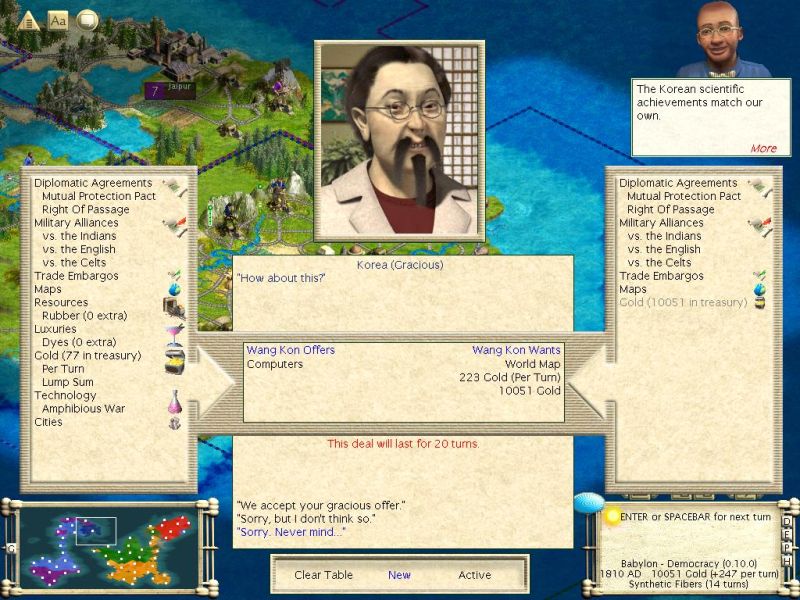Choose the 'Sorry. Never mind...' reply
The height and width of the screenshot is (600, 800).
(x=290, y=532)
